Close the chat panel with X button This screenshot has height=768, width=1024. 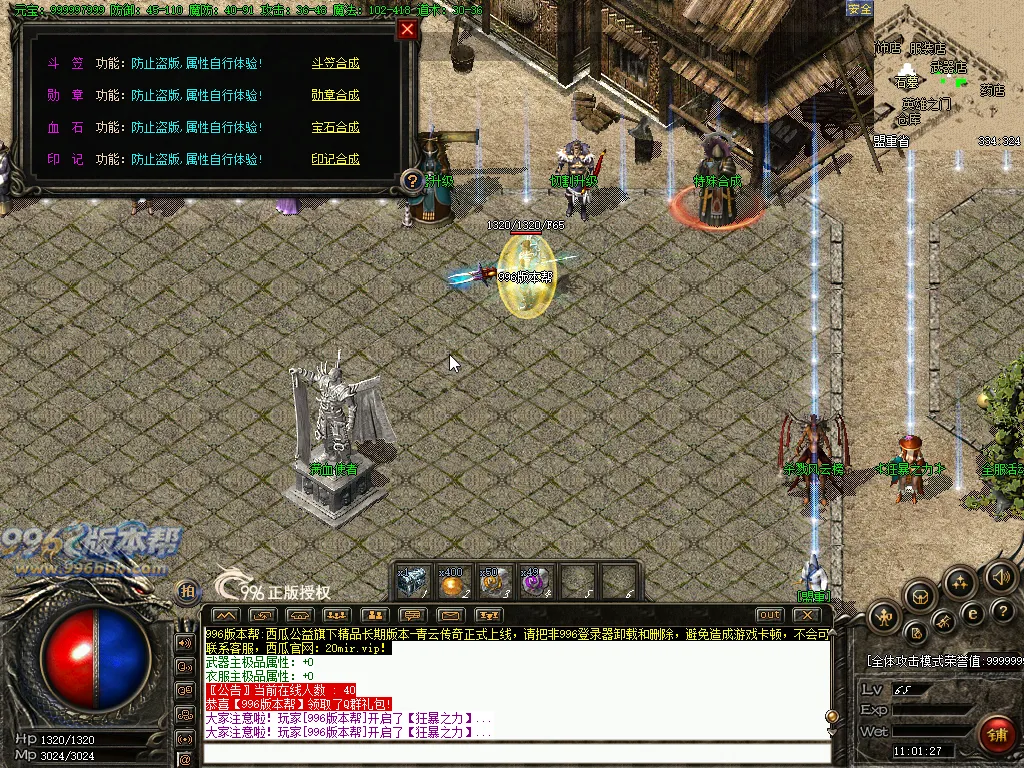pos(808,614)
